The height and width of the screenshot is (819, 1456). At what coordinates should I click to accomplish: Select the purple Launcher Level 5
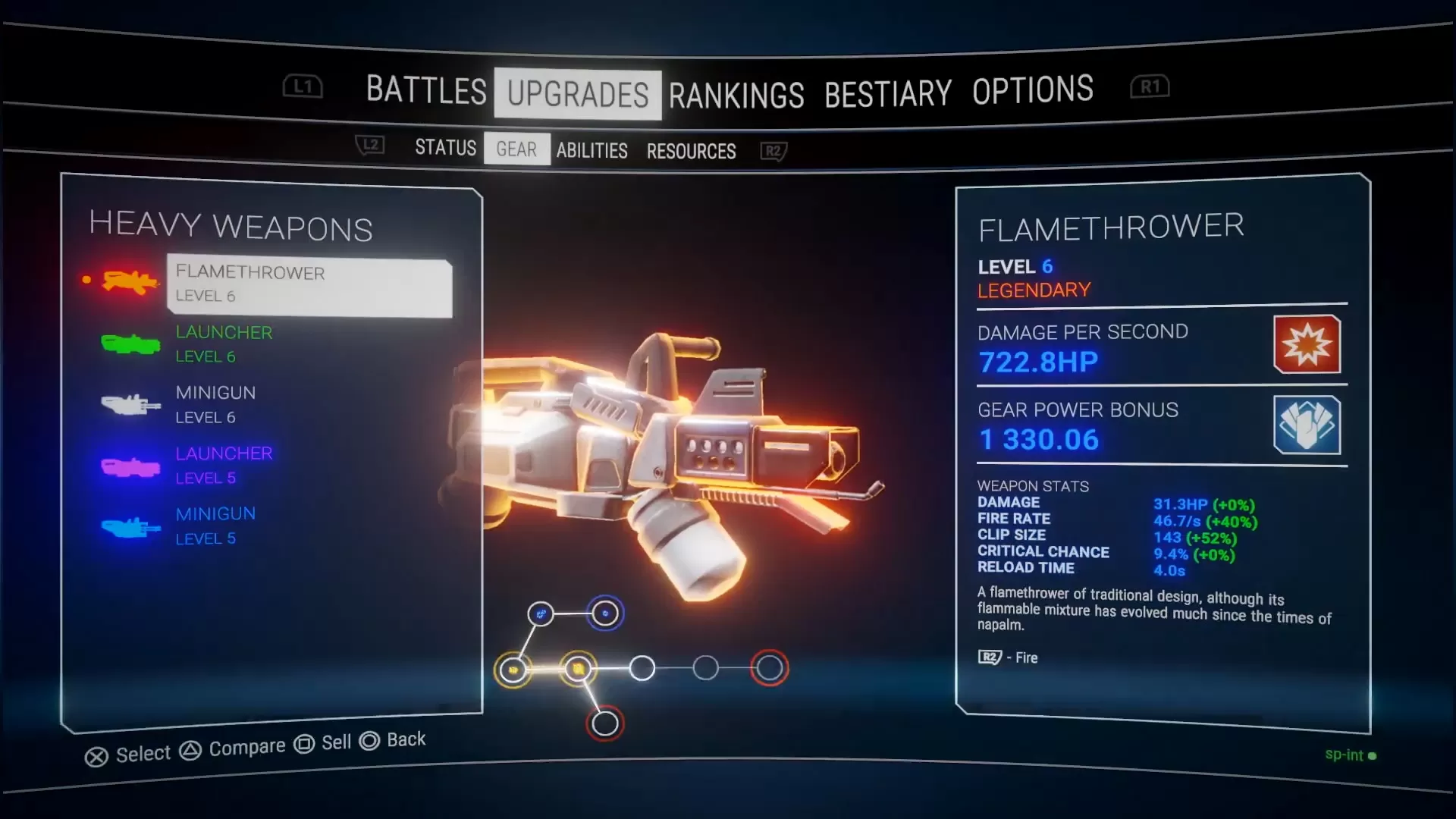point(224,466)
